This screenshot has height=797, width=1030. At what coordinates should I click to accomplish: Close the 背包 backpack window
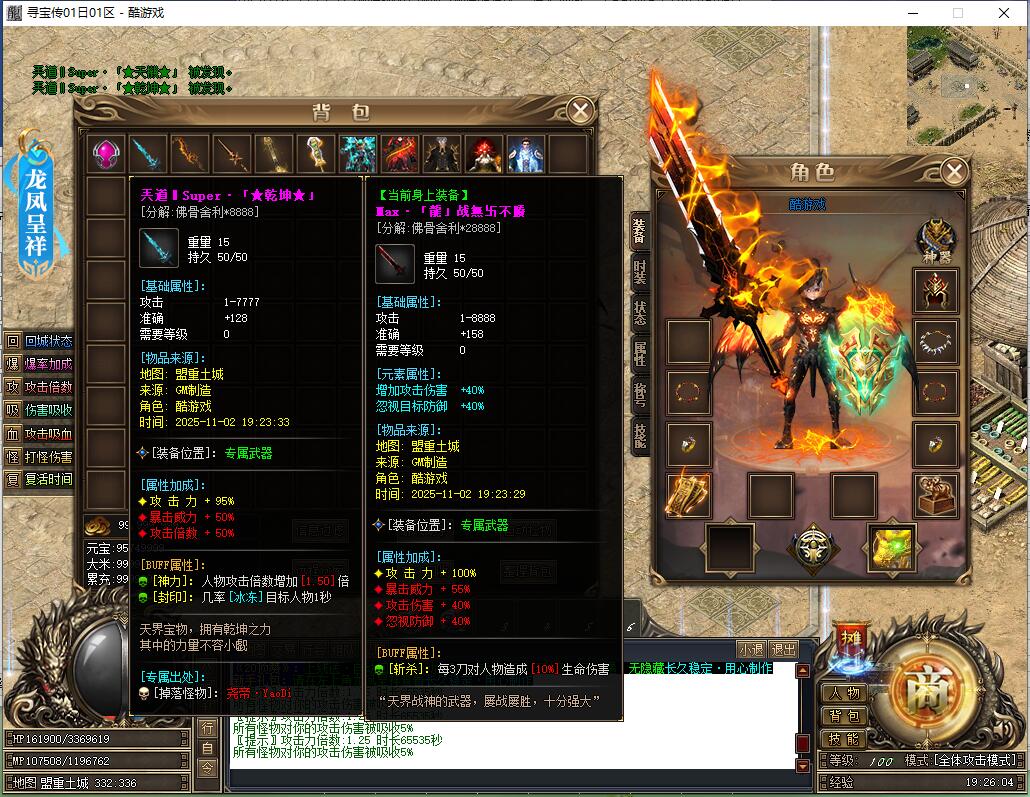pos(580,110)
